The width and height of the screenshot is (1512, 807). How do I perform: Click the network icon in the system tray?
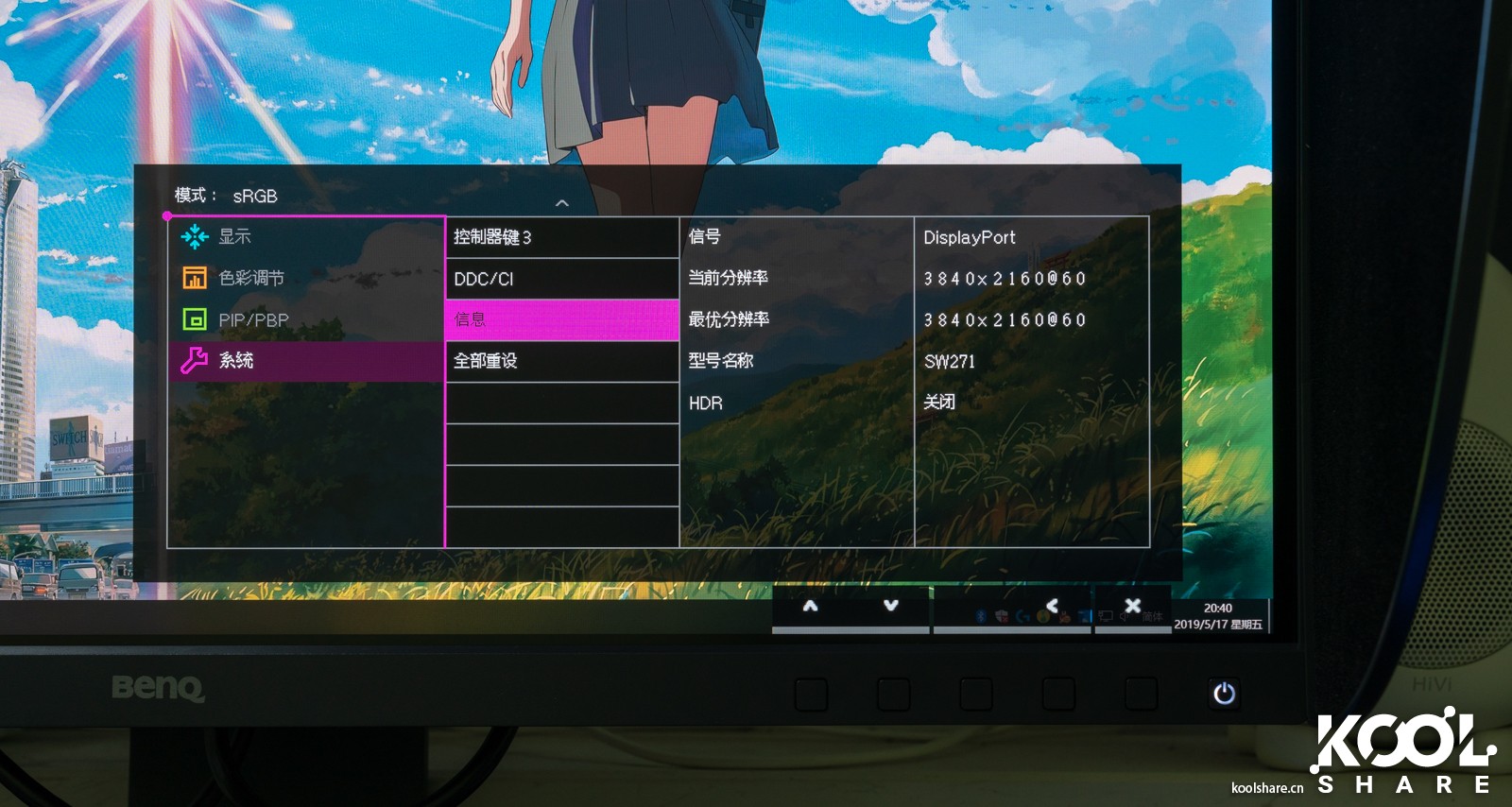point(1105,615)
